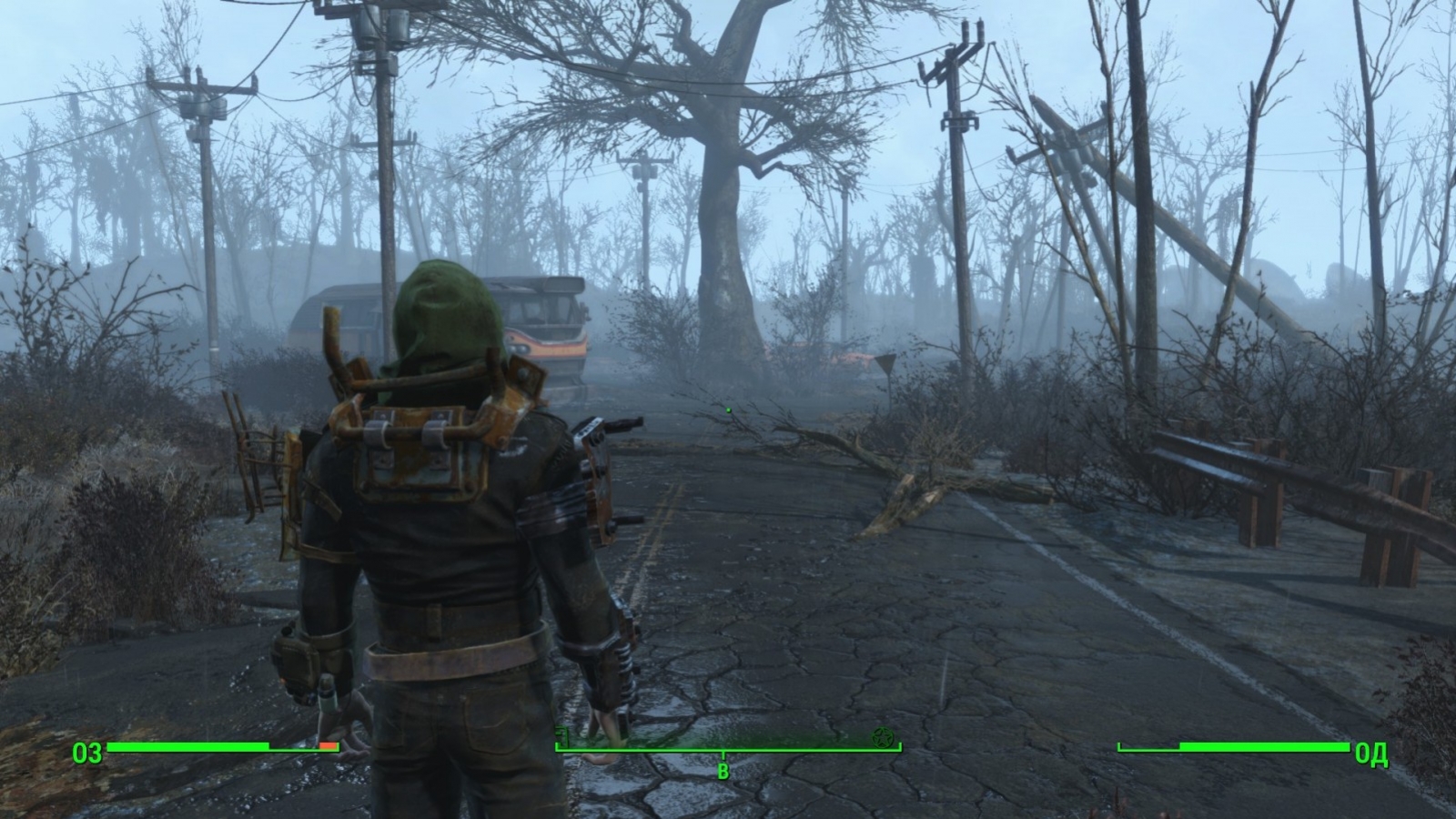This screenshot has width=1456, height=819.
Task: Click the crosshair dot in screen center
Action: point(728,409)
